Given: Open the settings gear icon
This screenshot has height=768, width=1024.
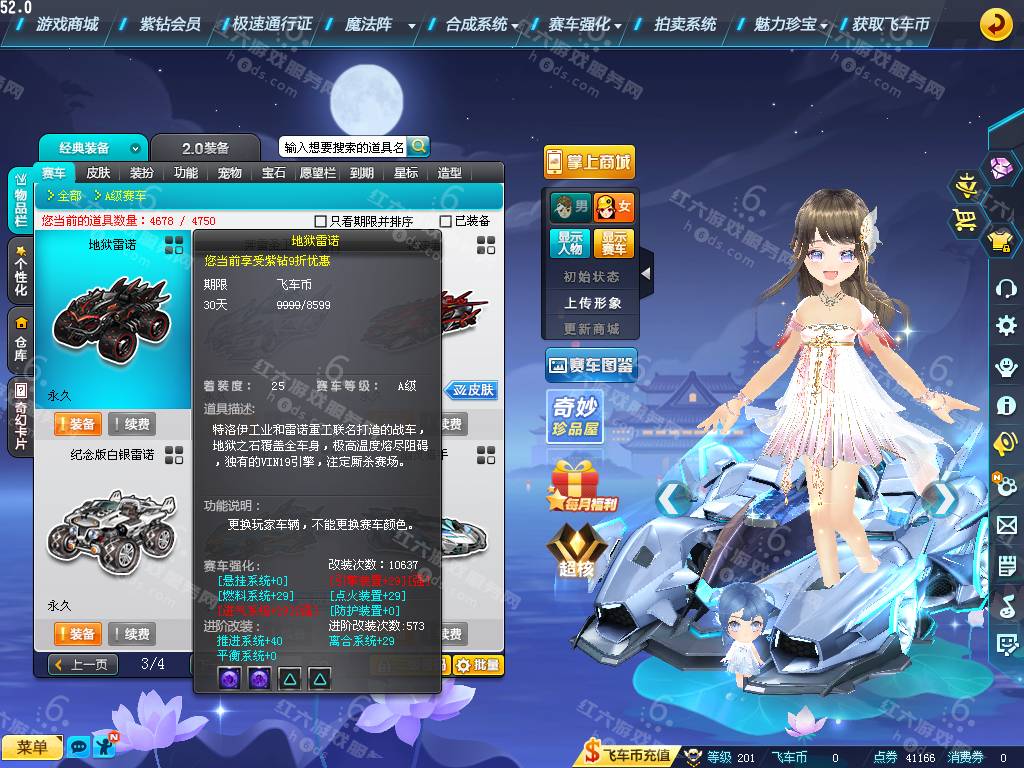Looking at the screenshot, I should 1006,326.
